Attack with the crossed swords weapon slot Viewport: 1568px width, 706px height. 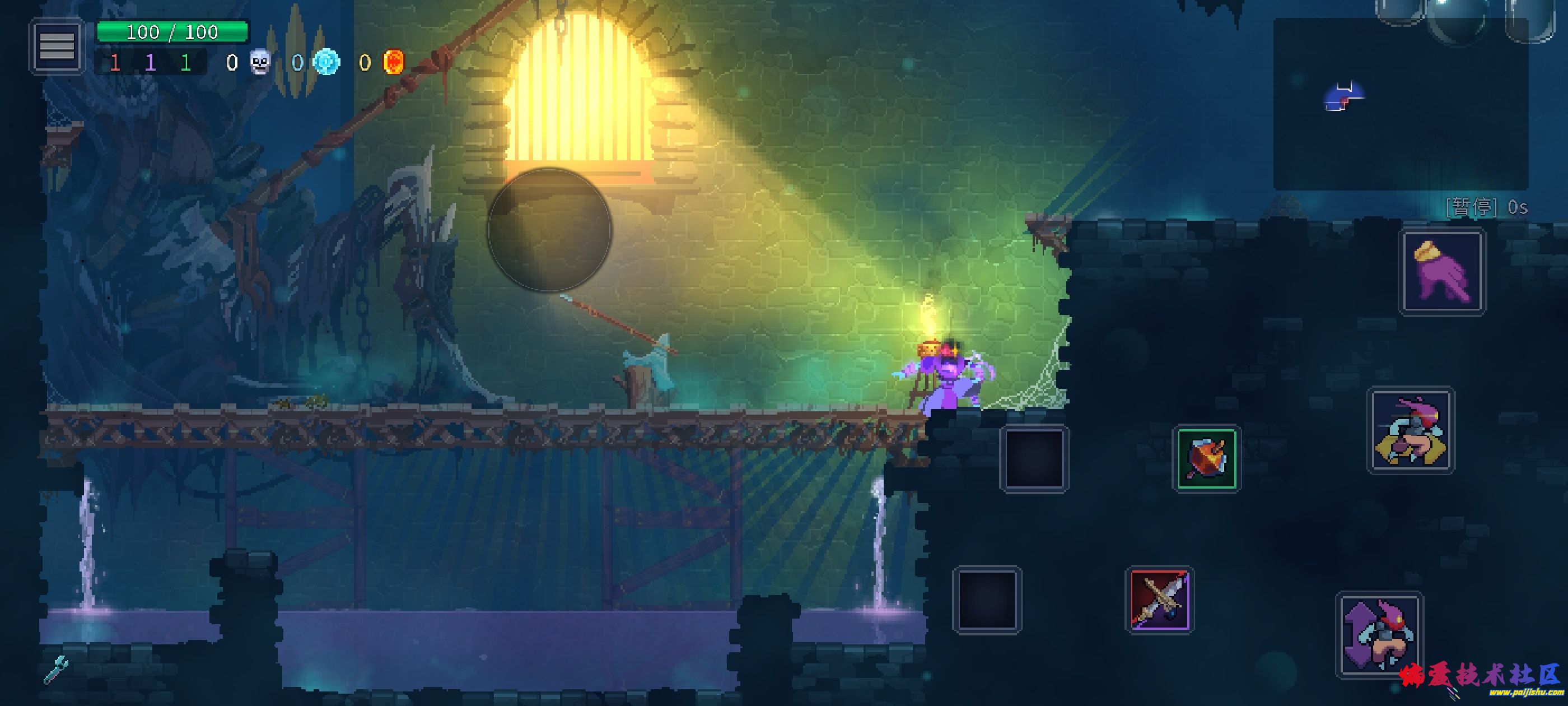[1160, 600]
